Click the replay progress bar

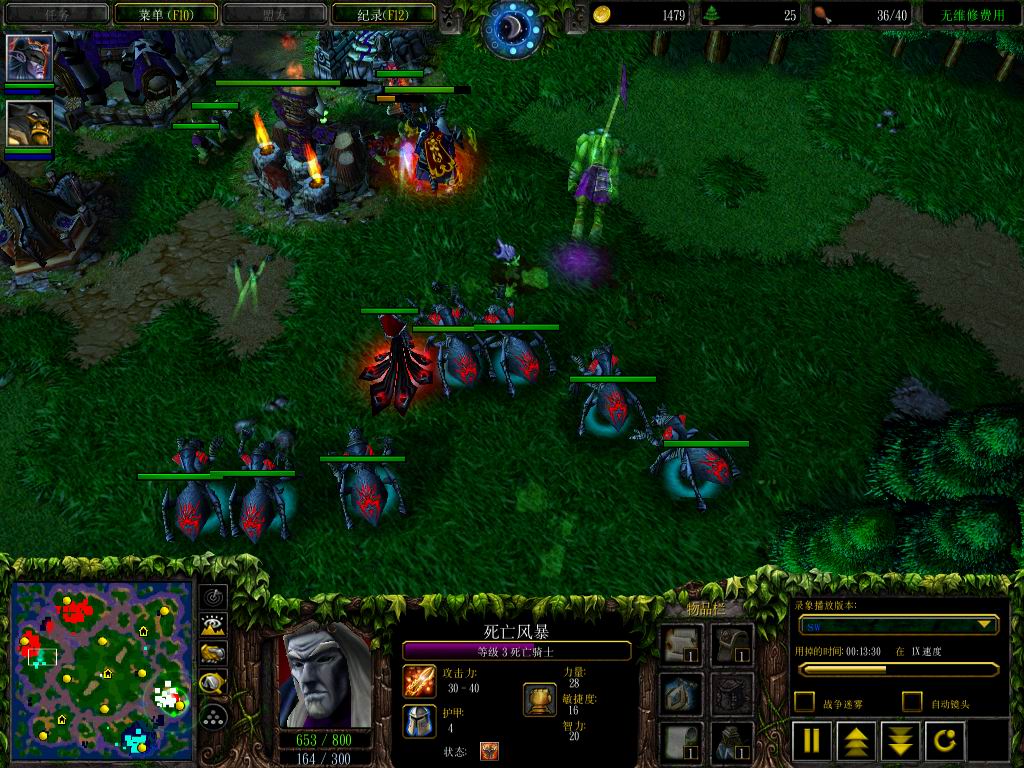(897, 669)
